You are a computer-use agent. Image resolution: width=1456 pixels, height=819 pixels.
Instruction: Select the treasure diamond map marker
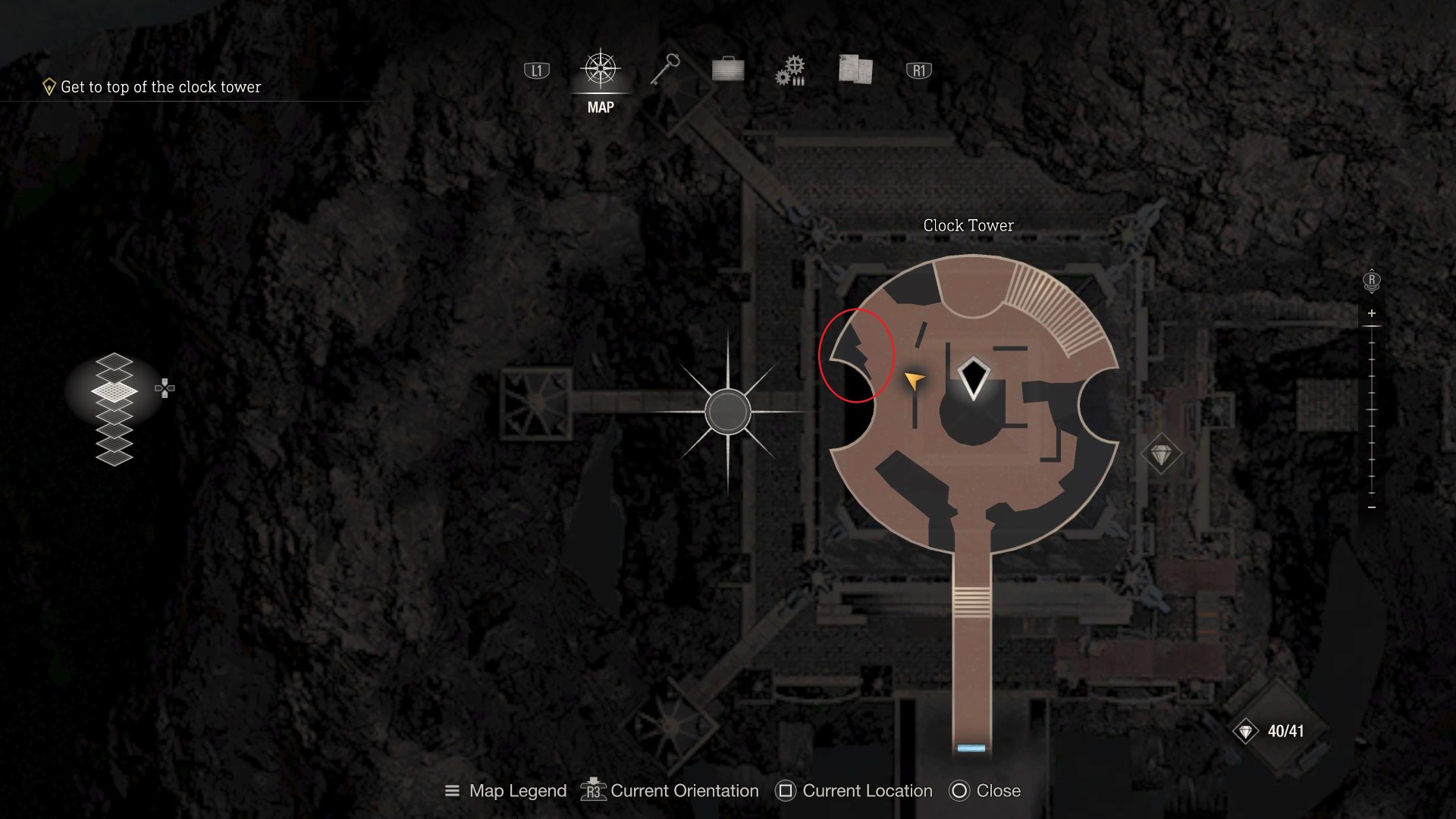(1161, 455)
